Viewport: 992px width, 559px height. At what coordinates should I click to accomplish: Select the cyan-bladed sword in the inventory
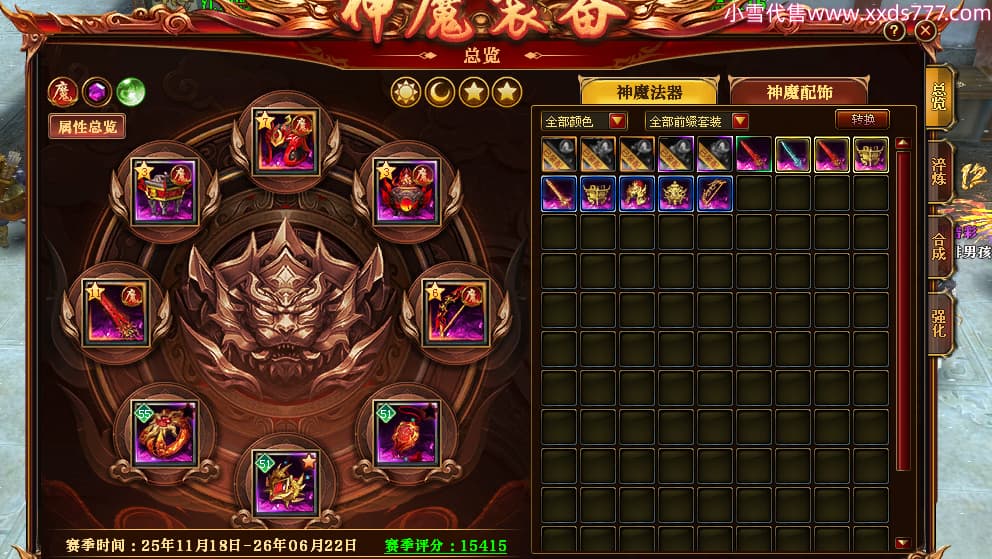coord(793,154)
